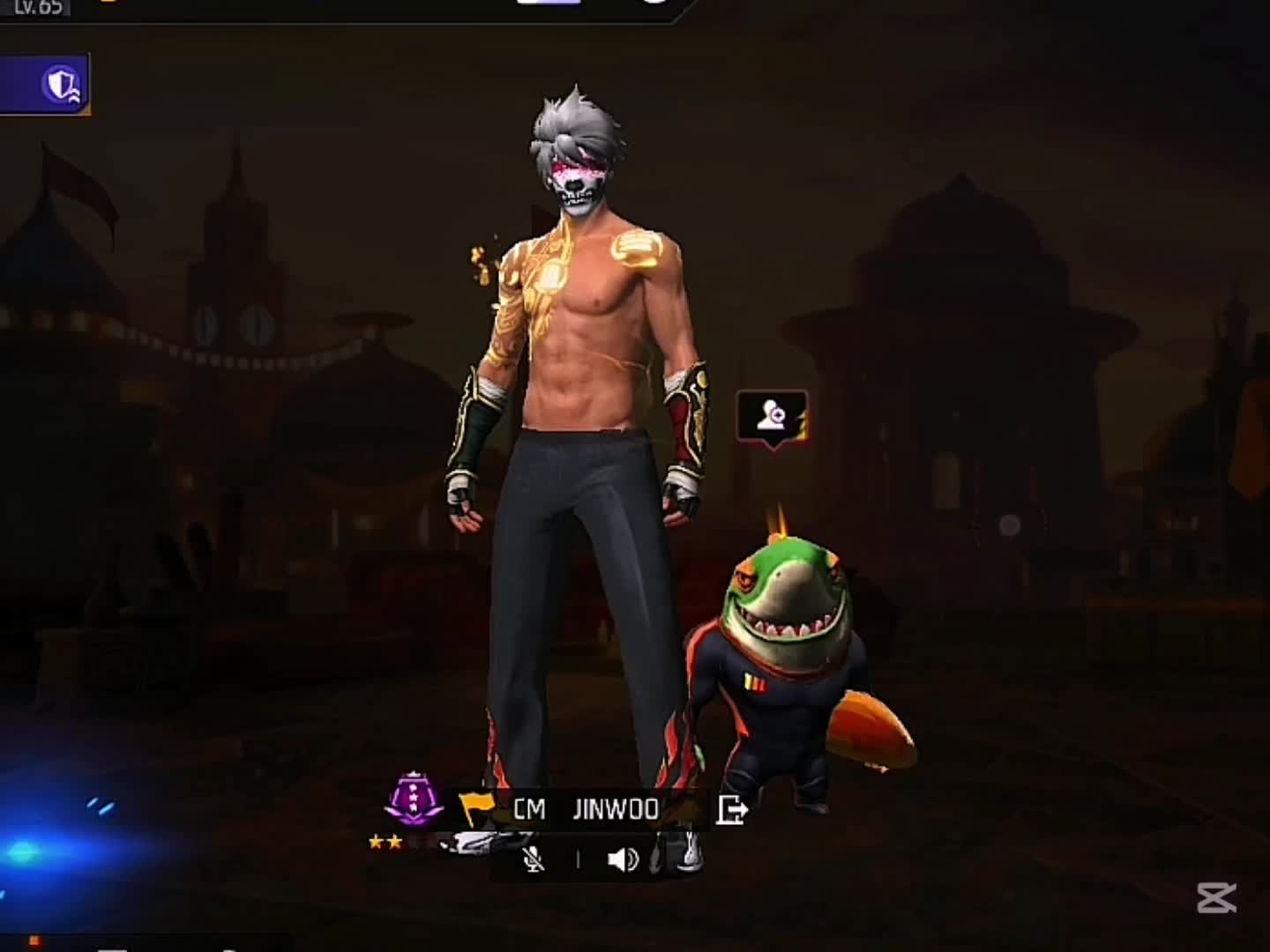Tap the add-friend speech bubble icon
Screen dimensions: 1270x952
(x=772, y=414)
